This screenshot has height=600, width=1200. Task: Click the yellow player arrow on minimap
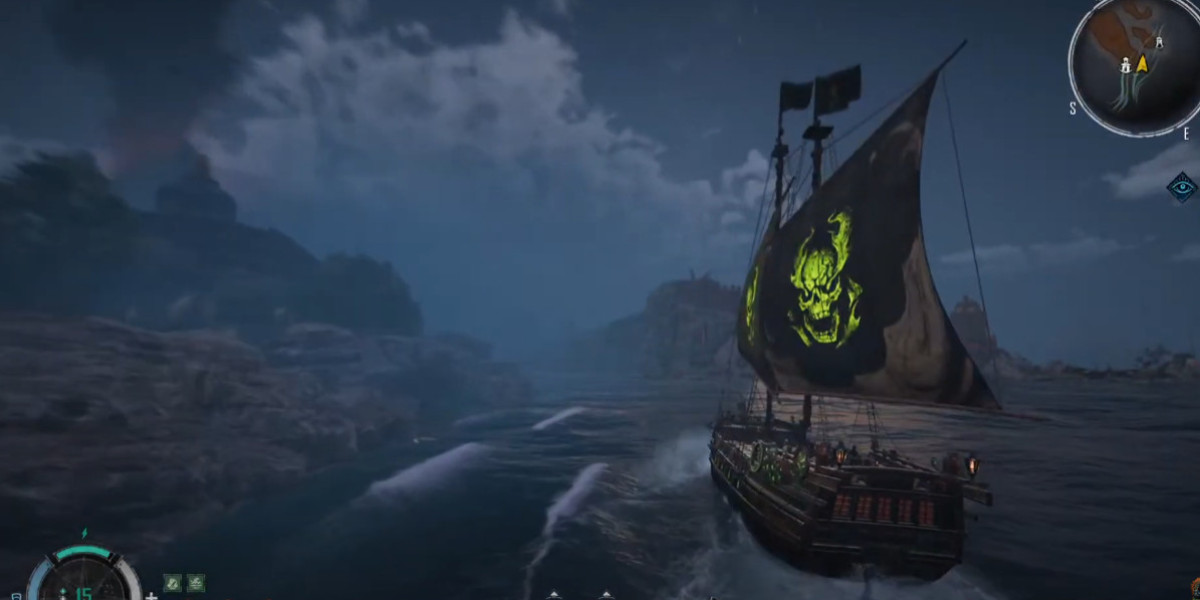(x=1142, y=64)
